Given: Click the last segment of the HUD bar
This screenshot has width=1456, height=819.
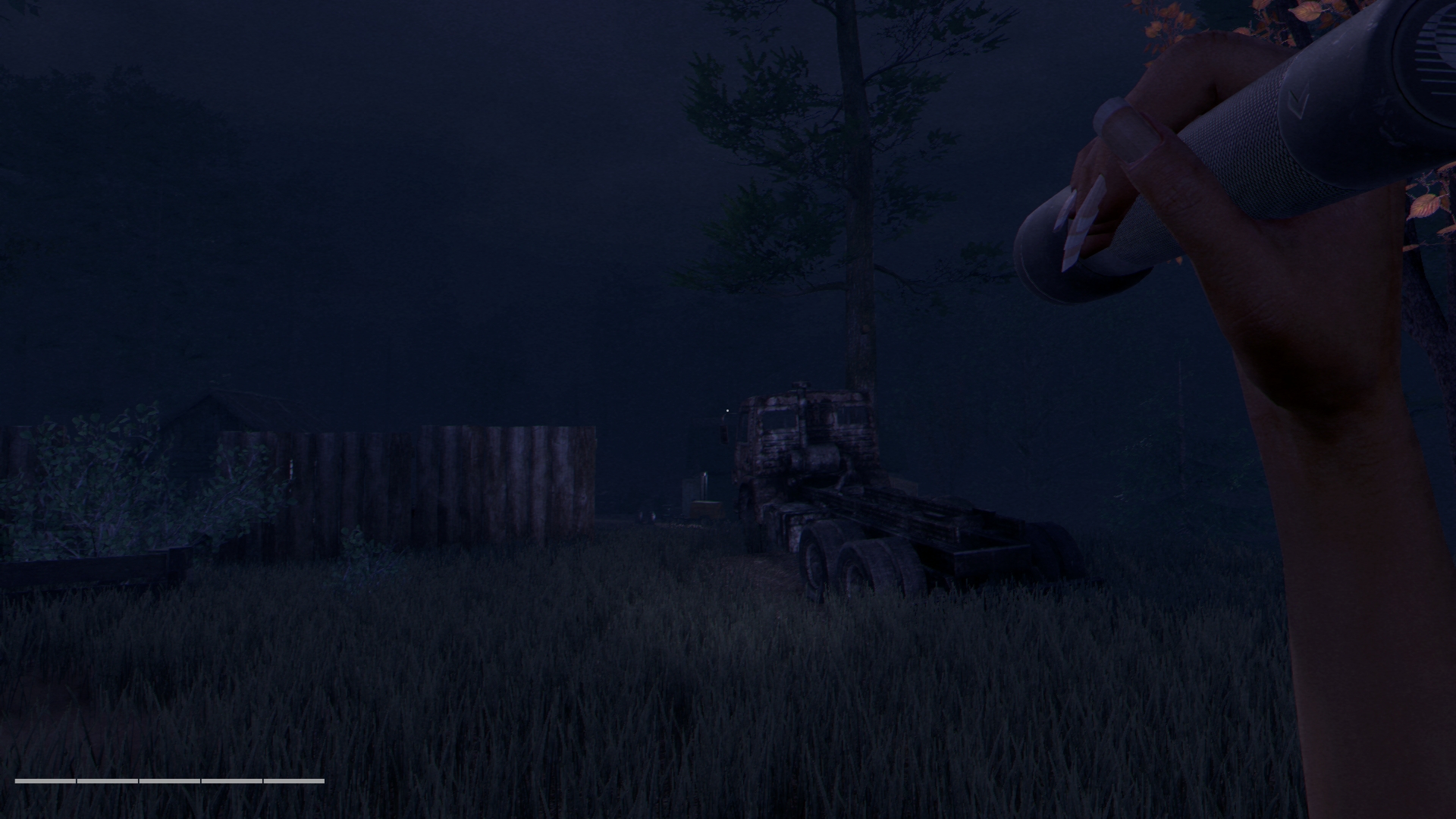Looking at the screenshot, I should point(294,781).
